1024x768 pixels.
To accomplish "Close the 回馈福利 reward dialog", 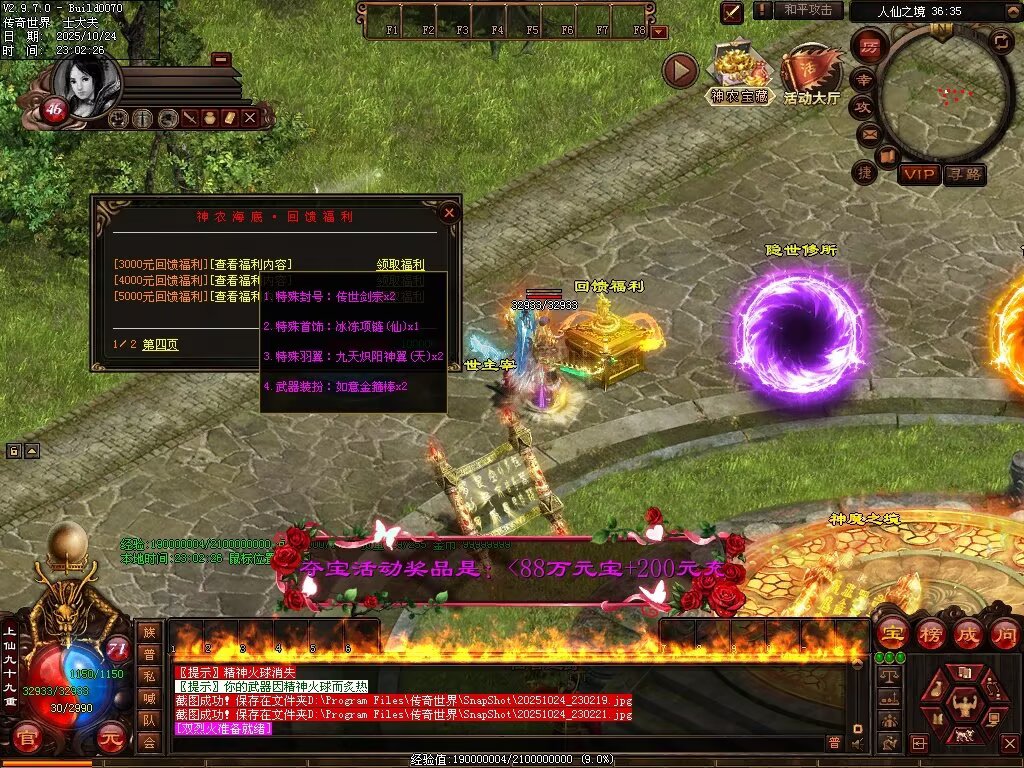I will click(449, 212).
